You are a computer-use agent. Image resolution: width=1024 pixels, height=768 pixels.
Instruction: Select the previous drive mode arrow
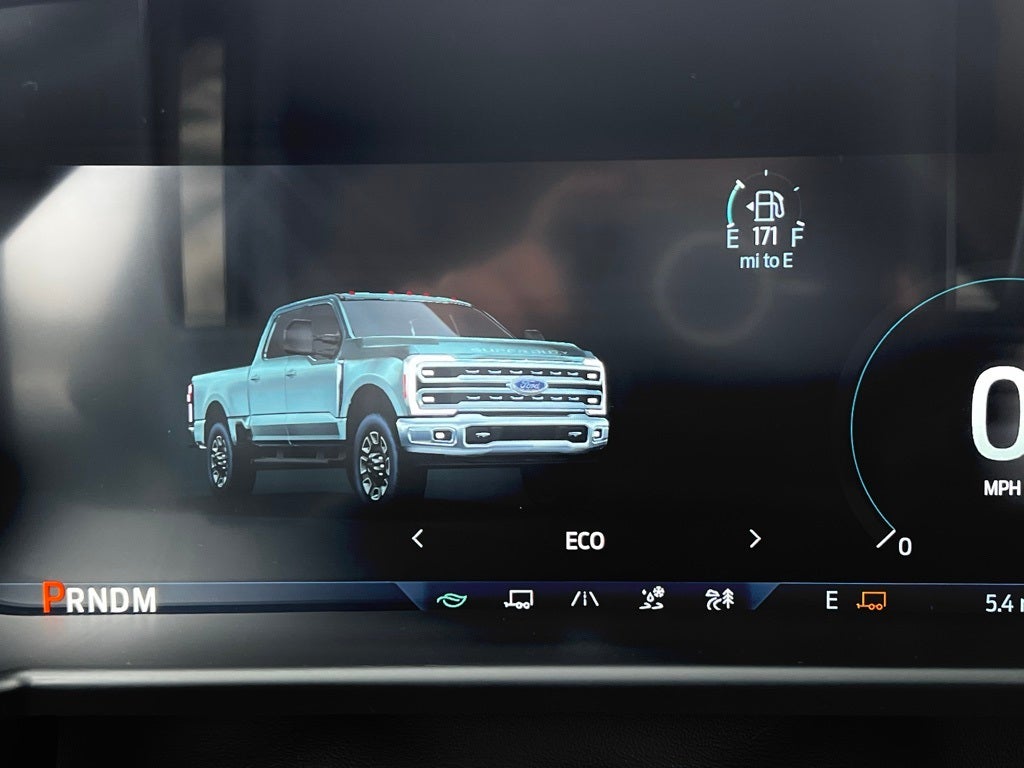click(x=418, y=539)
